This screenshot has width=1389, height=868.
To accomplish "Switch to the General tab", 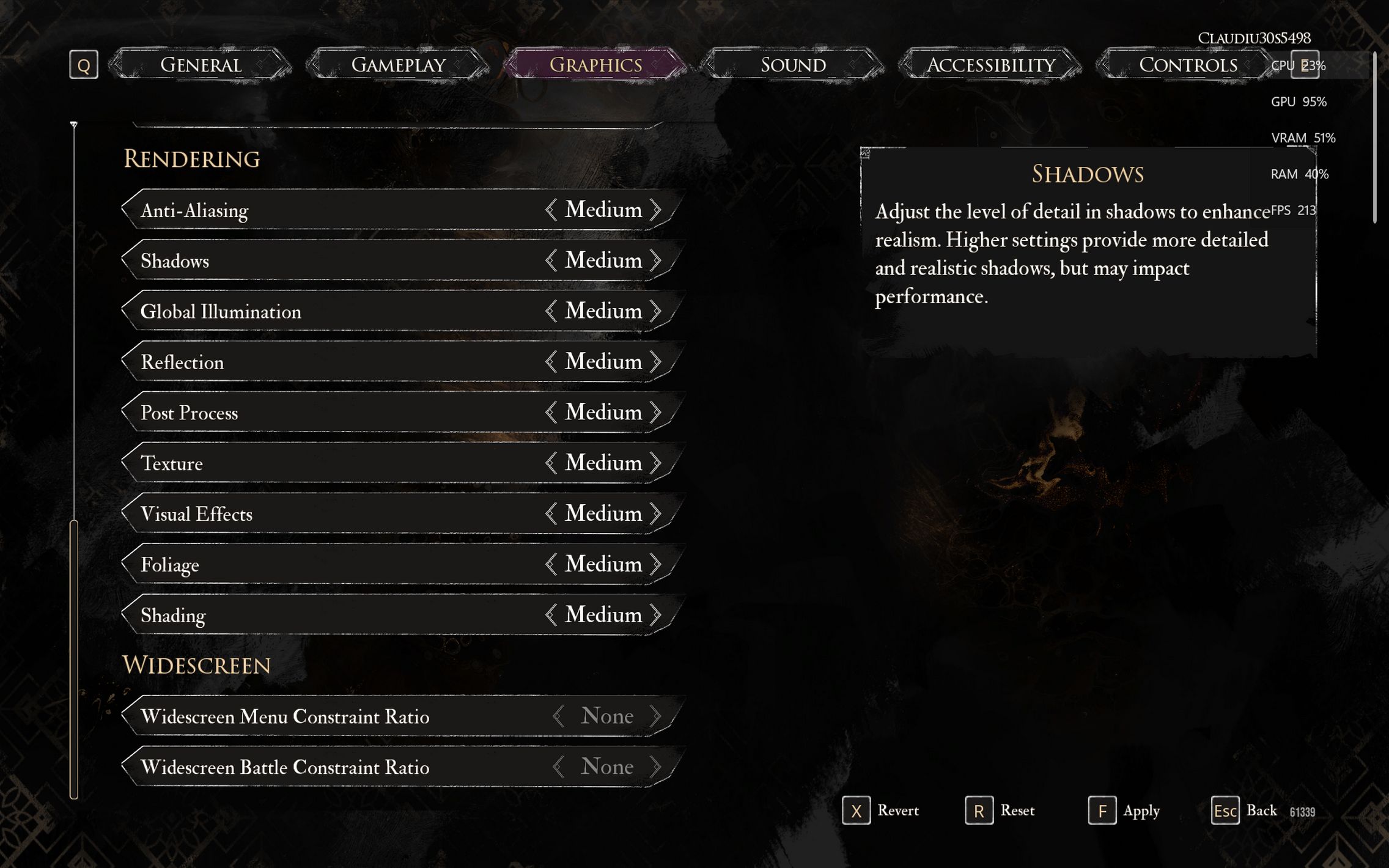I will click(x=201, y=65).
